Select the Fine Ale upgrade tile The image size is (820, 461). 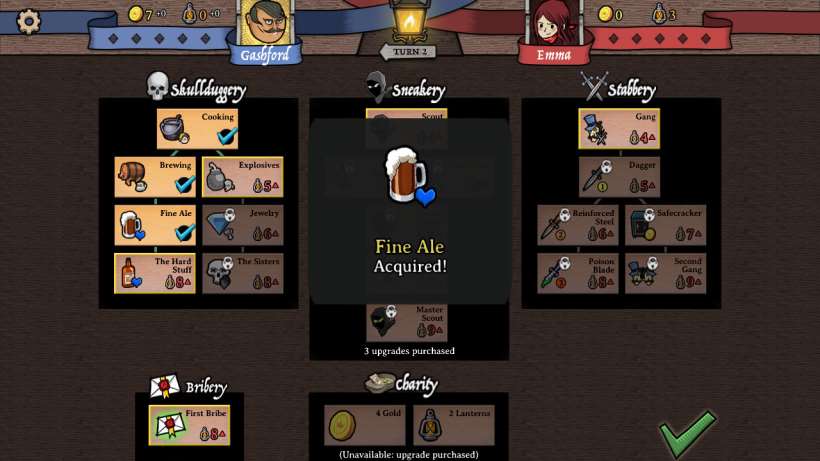155,225
